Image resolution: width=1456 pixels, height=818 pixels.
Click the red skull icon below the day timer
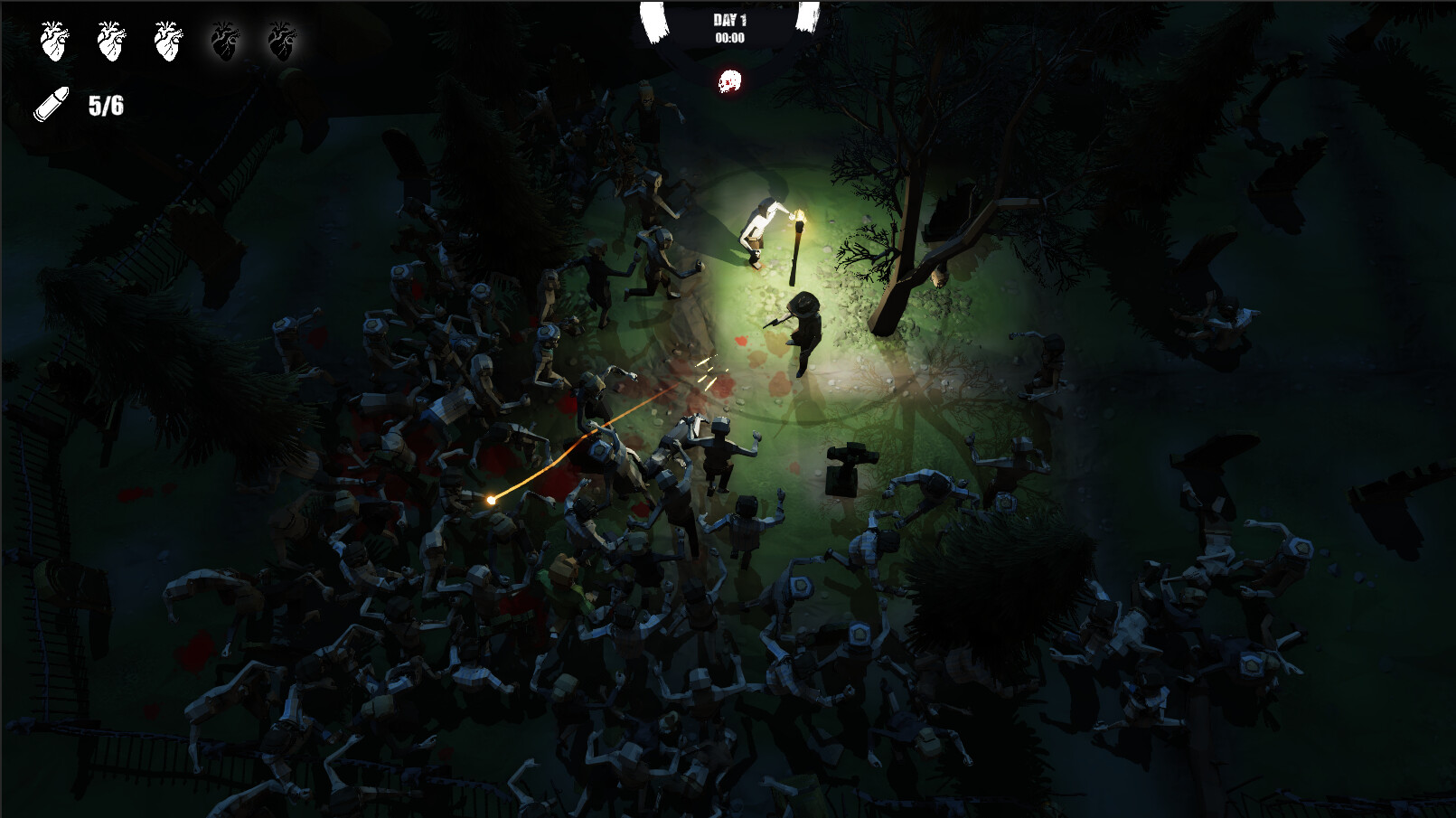pyautogui.click(x=729, y=82)
